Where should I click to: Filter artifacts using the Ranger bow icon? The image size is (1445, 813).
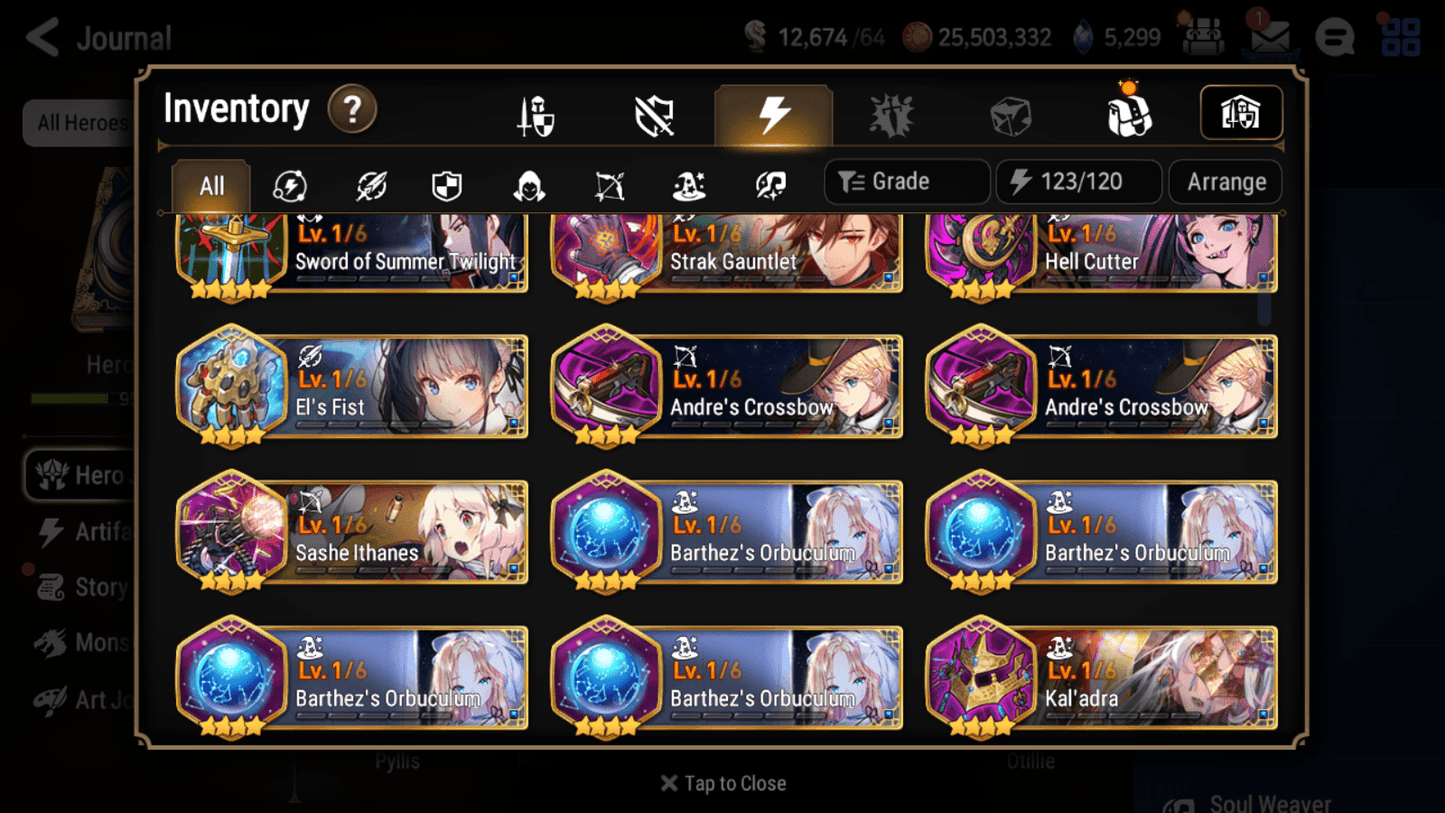point(609,184)
